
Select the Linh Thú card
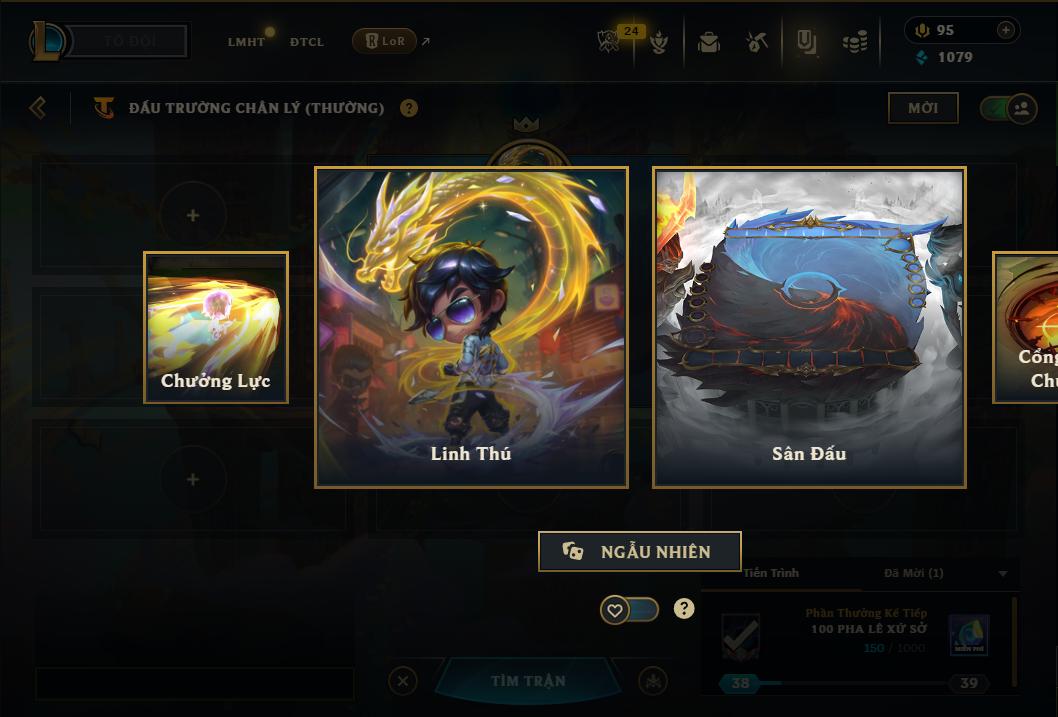pyautogui.click(x=471, y=327)
